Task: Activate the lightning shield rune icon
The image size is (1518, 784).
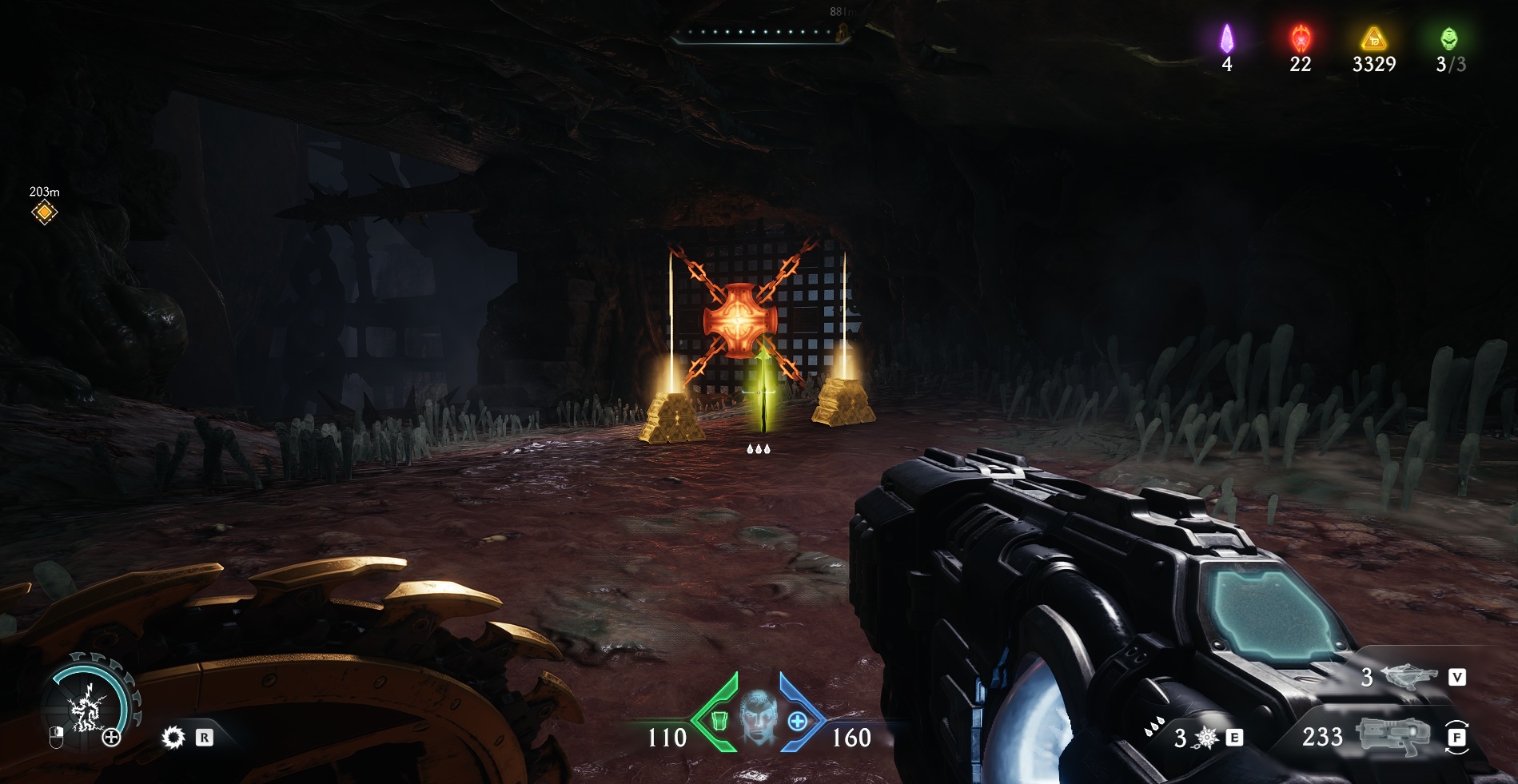Action: [x=86, y=708]
